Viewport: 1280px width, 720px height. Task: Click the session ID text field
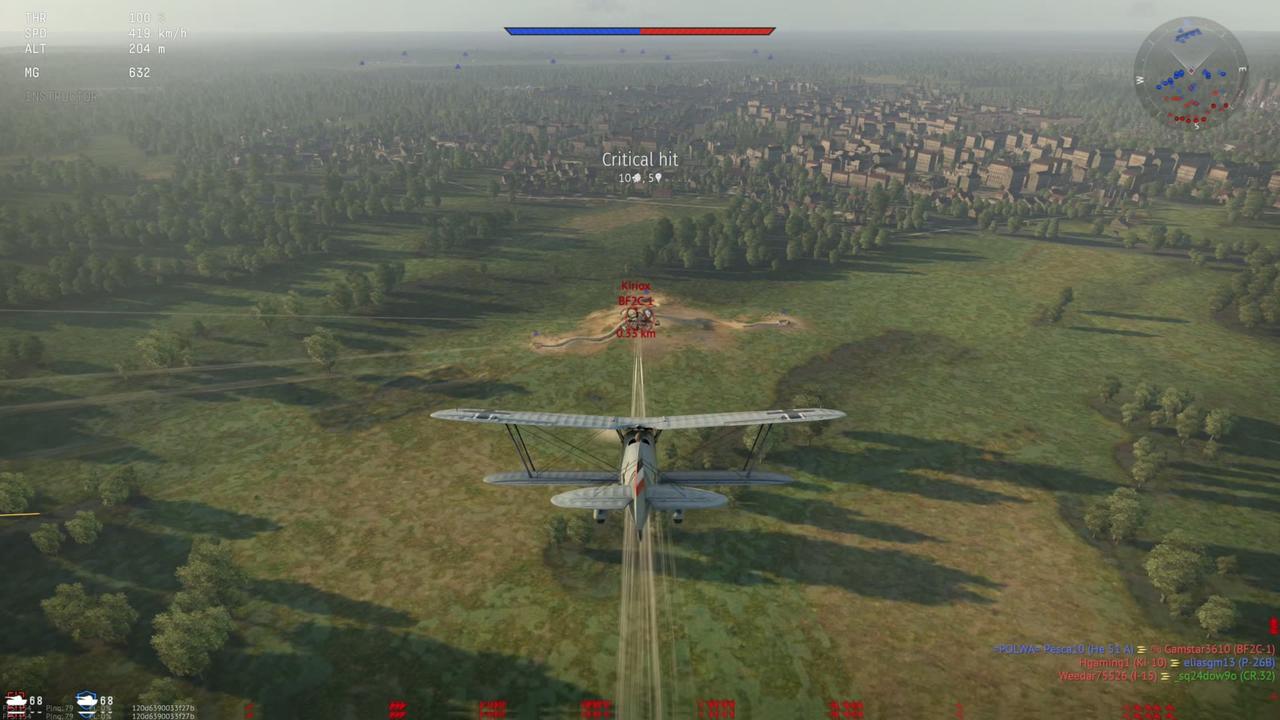tap(163, 708)
